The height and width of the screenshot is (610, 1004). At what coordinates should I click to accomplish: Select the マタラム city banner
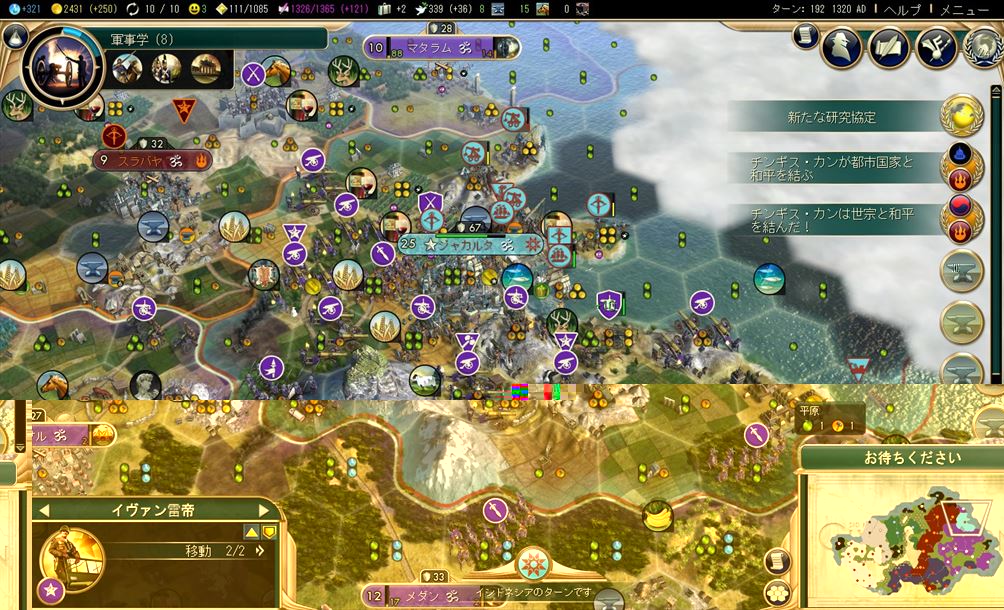tap(441, 47)
